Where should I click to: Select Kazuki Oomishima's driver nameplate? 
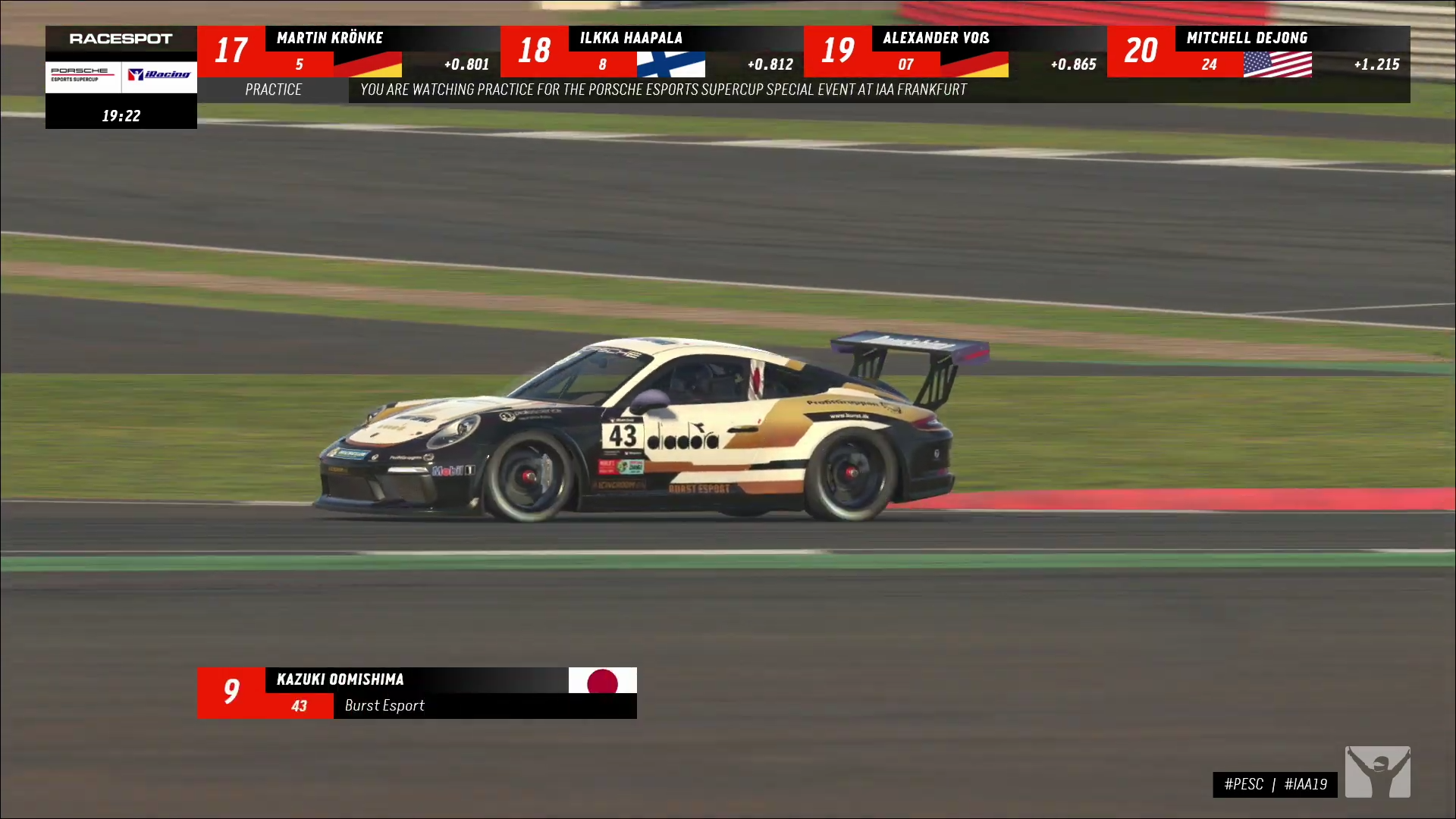(x=416, y=692)
